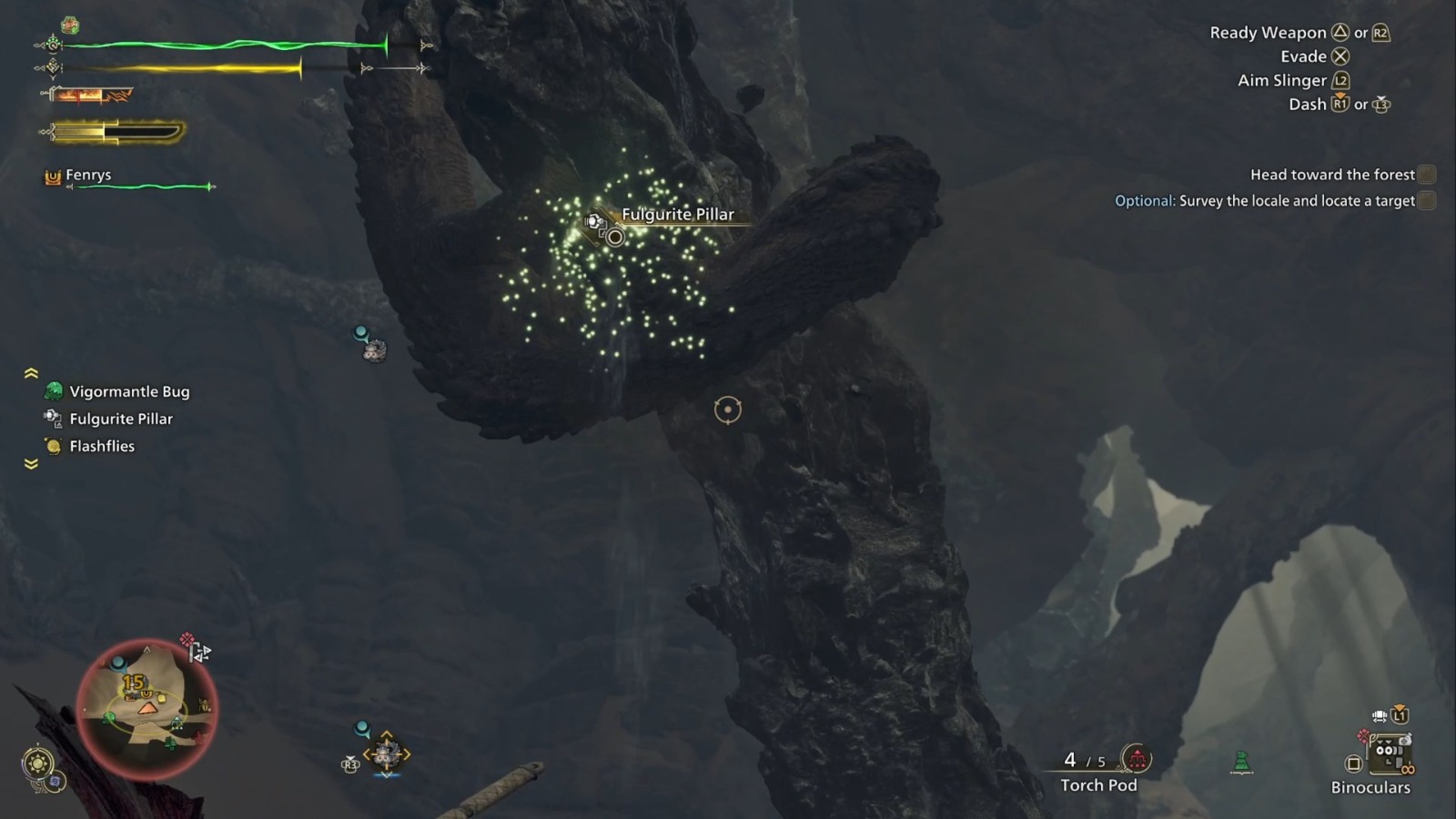Toggle the R3 stance prompt at bottom center

click(349, 764)
